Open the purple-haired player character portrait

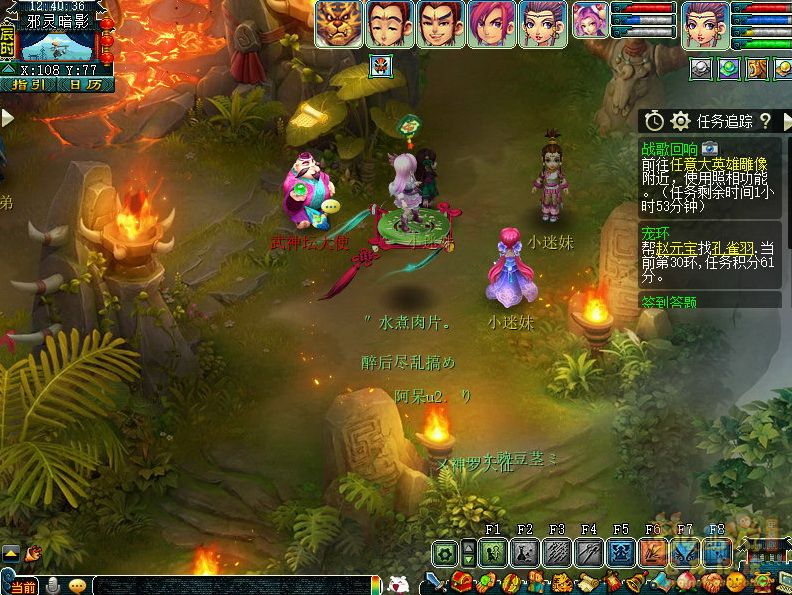(706, 24)
